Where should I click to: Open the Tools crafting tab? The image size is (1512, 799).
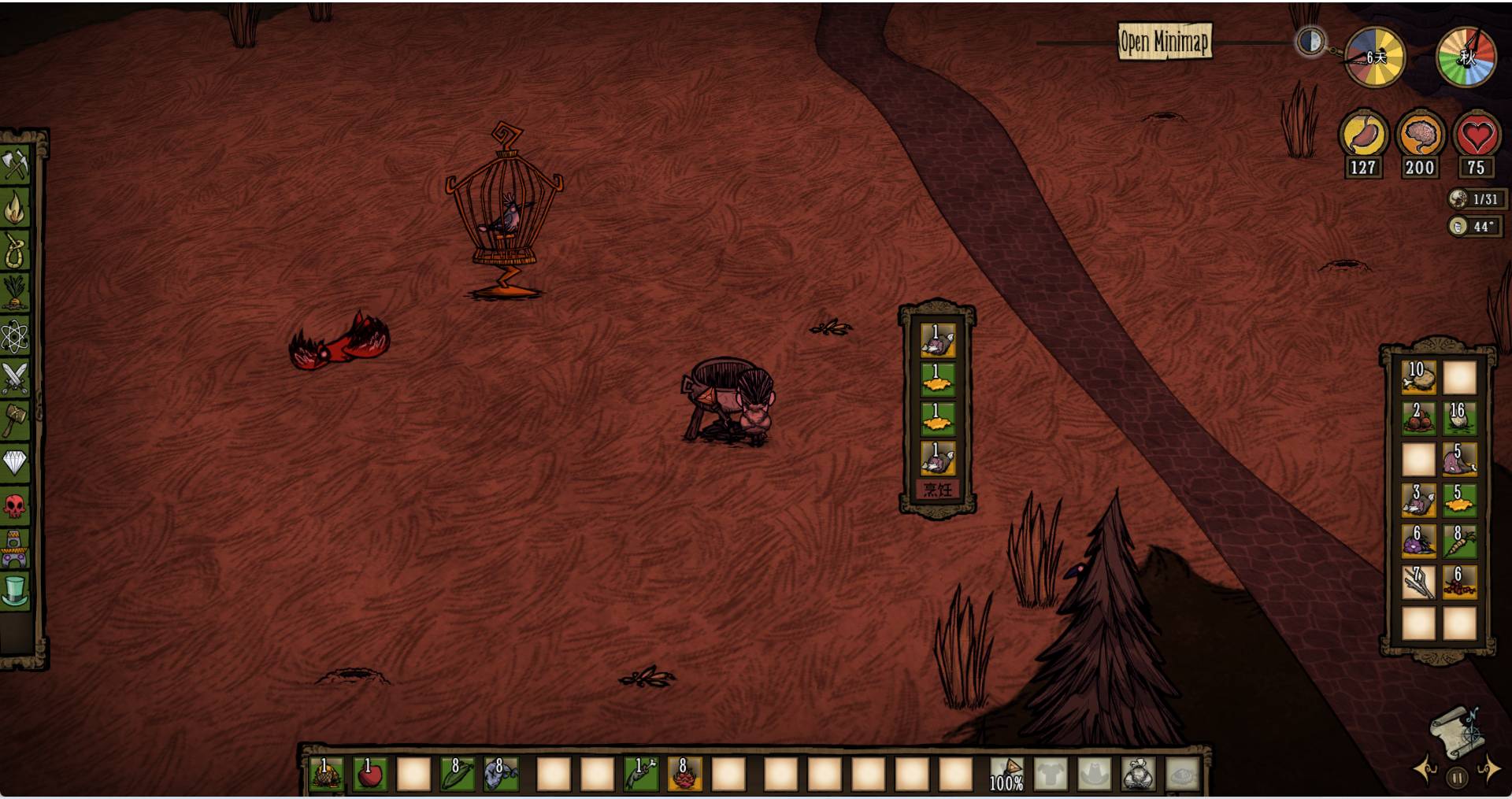[x=16, y=165]
